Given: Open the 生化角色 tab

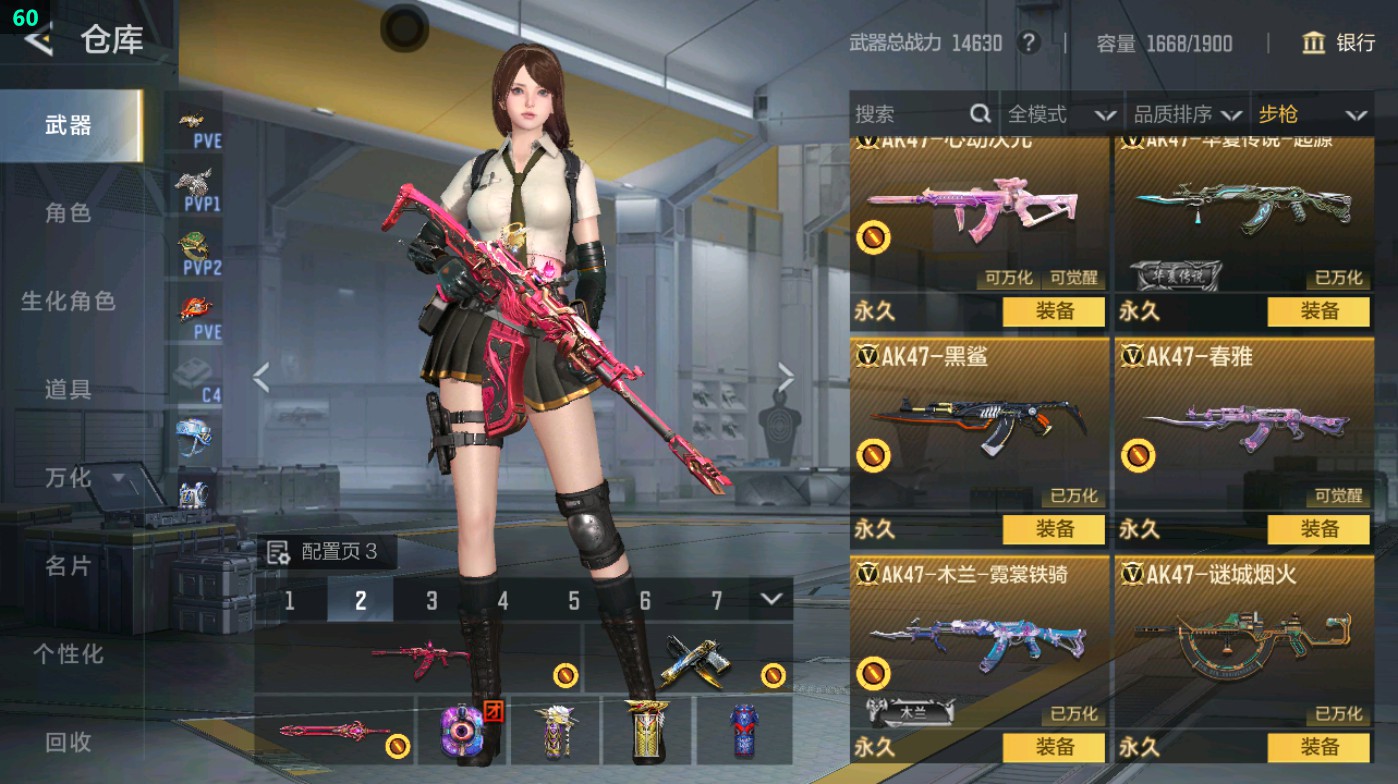Looking at the screenshot, I should click(x=68, y=301).
